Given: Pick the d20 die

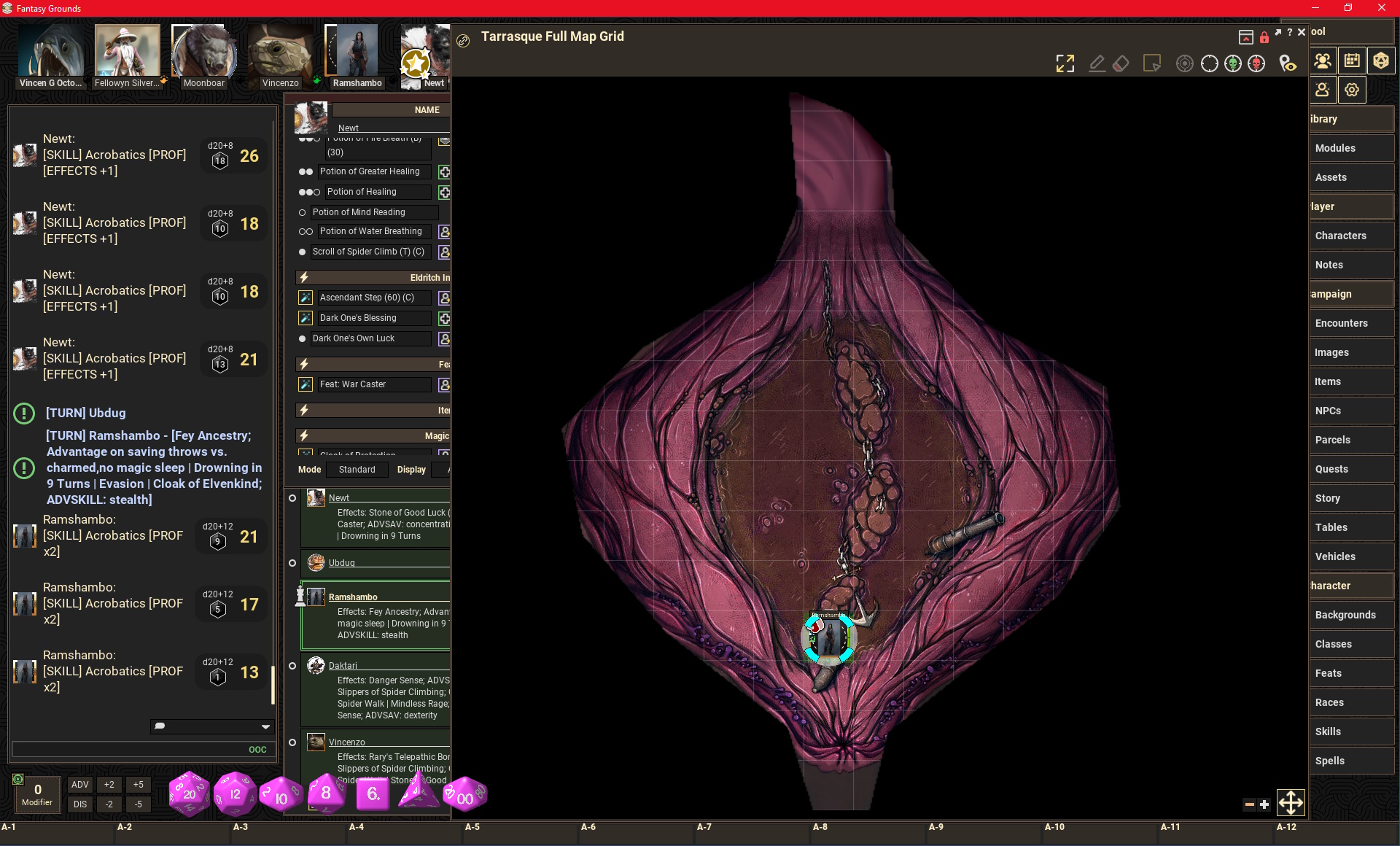Looking at the screenshot, I should [189, 793].
